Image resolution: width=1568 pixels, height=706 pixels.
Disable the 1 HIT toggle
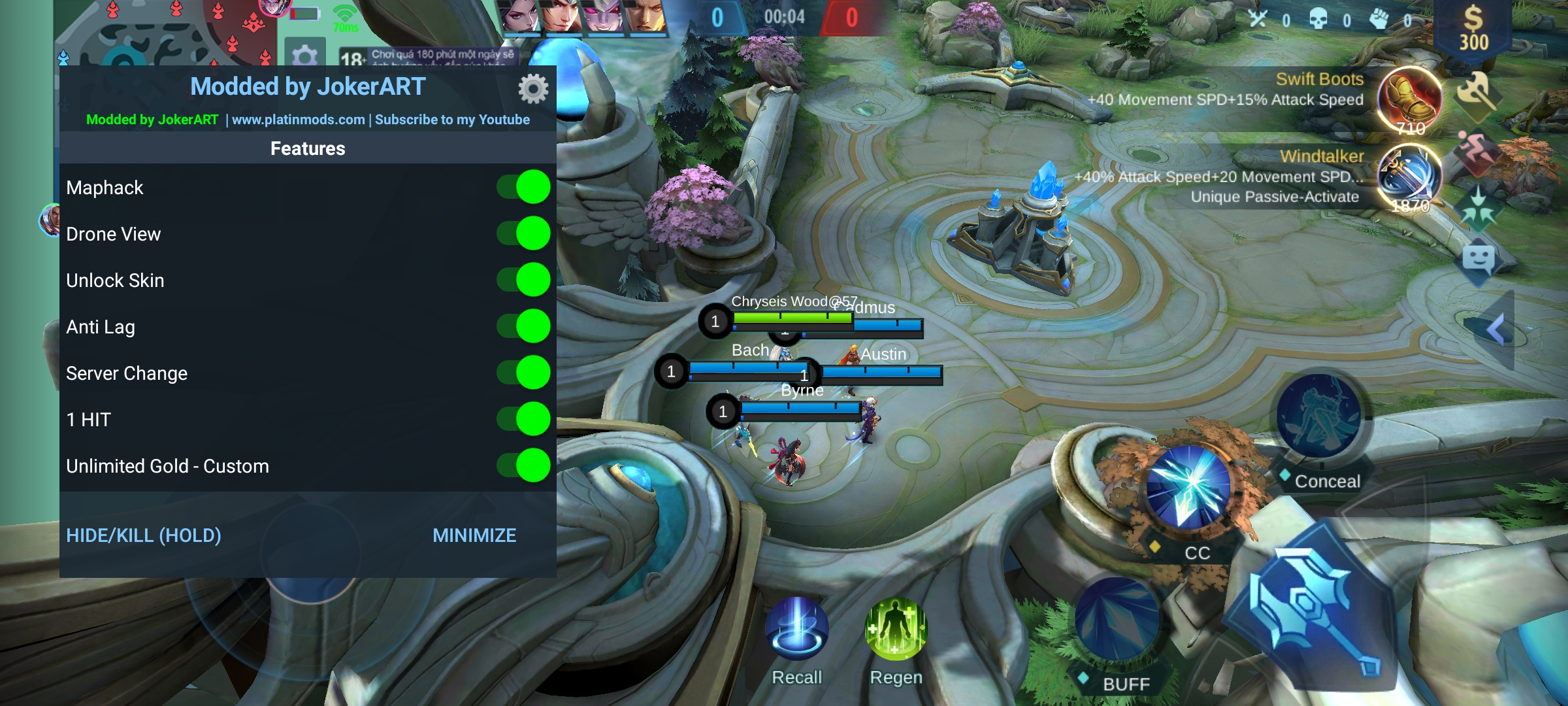pyautogui.click(x=524, y=420)
